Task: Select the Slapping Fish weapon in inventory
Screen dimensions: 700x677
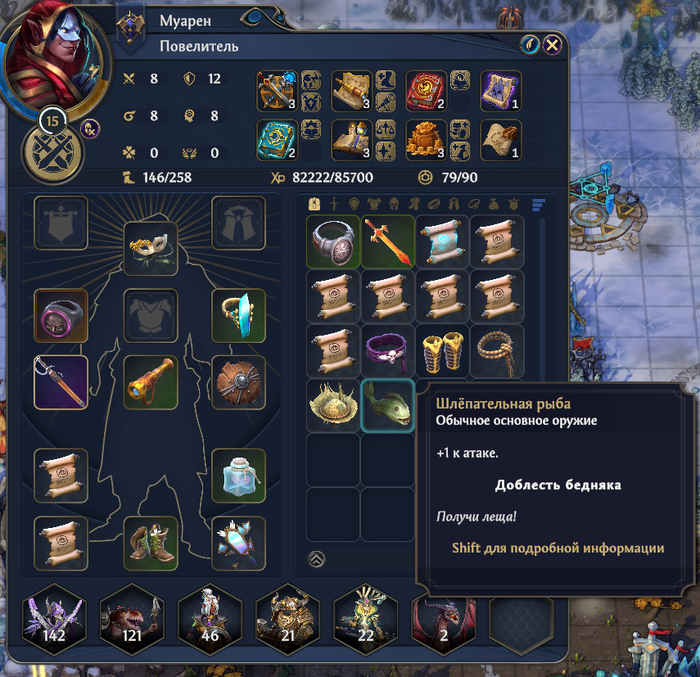Action: coord(387,405)
